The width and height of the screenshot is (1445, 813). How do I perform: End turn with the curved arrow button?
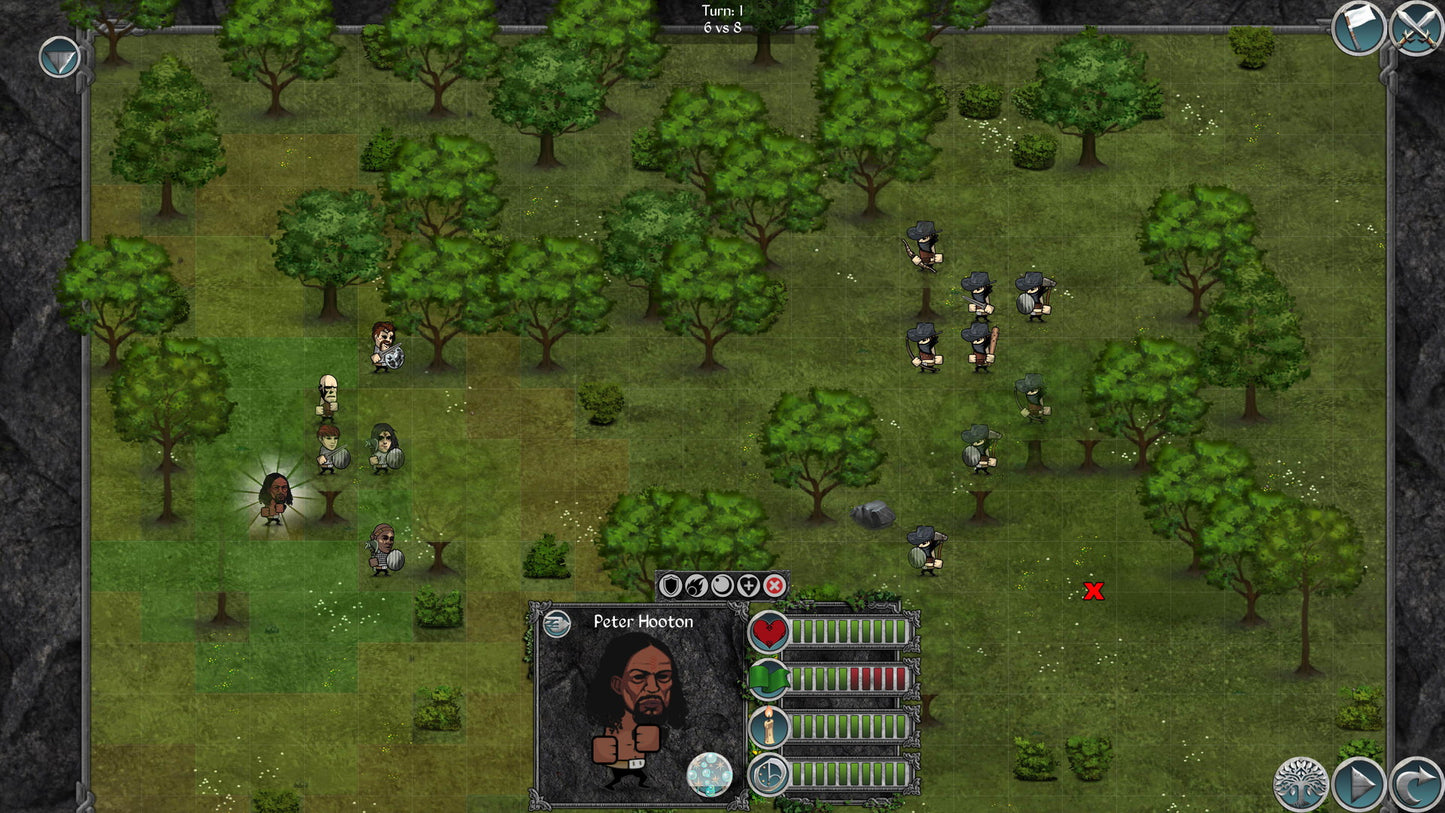click(1417, 784)
